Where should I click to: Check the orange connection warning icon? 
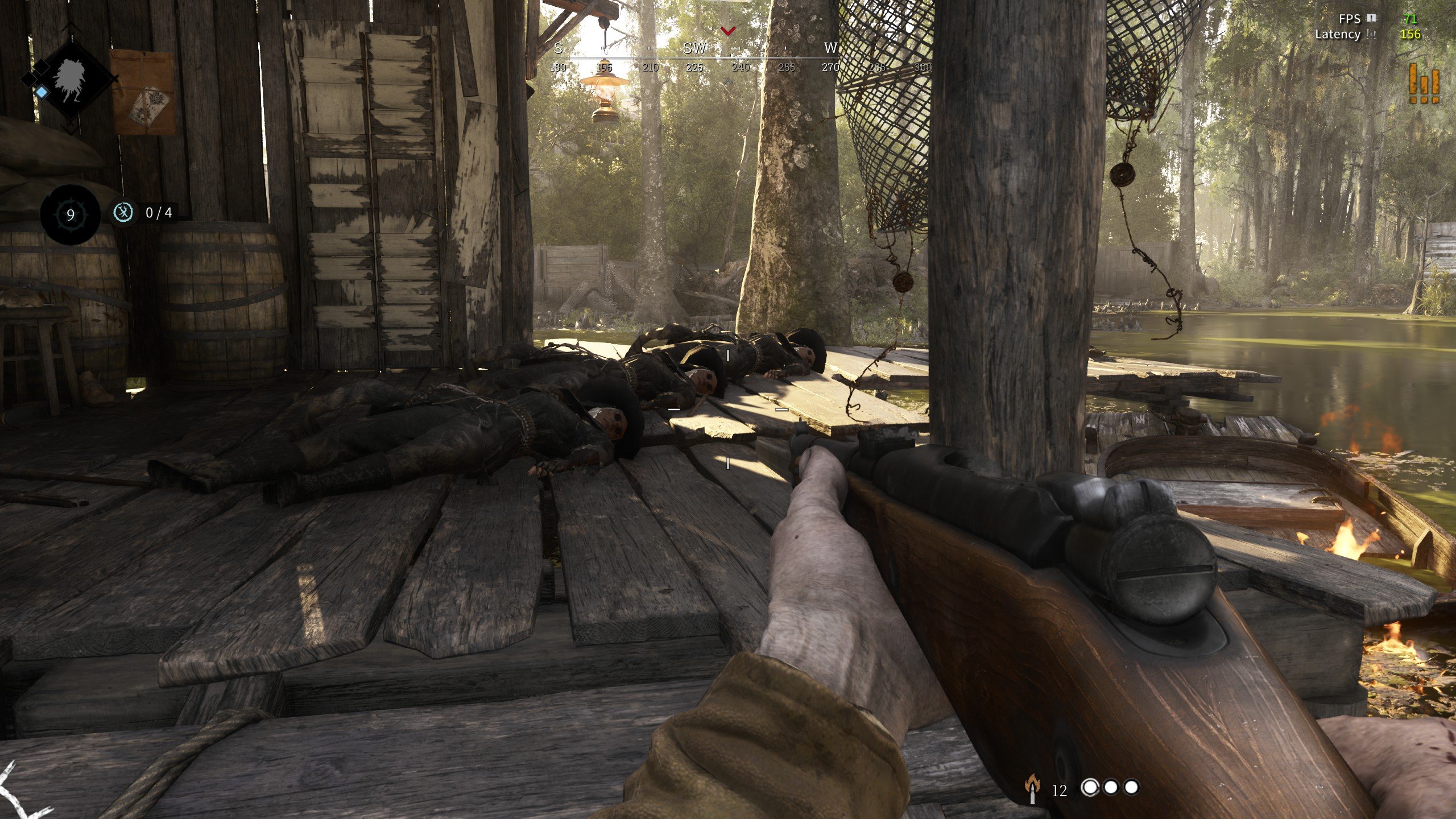click(x=1424, y=84)
